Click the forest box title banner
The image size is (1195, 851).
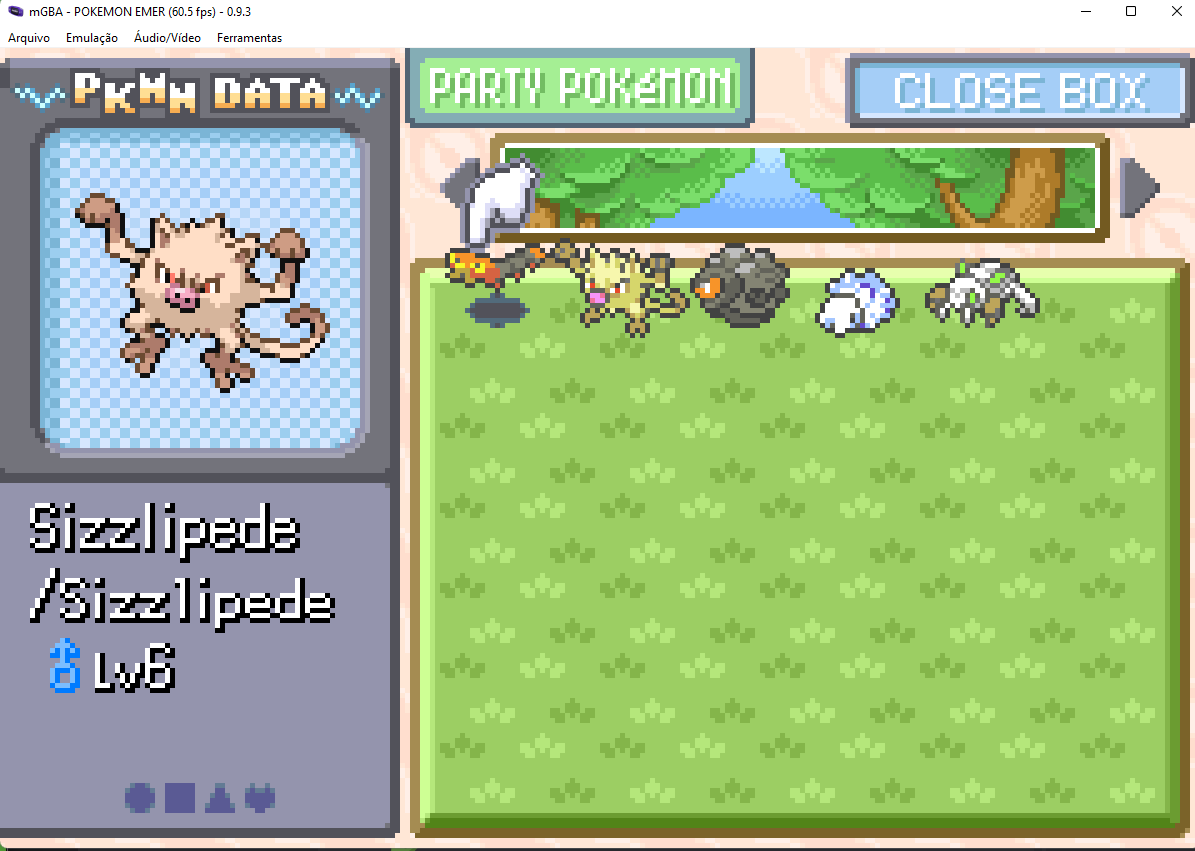(800, 188)
